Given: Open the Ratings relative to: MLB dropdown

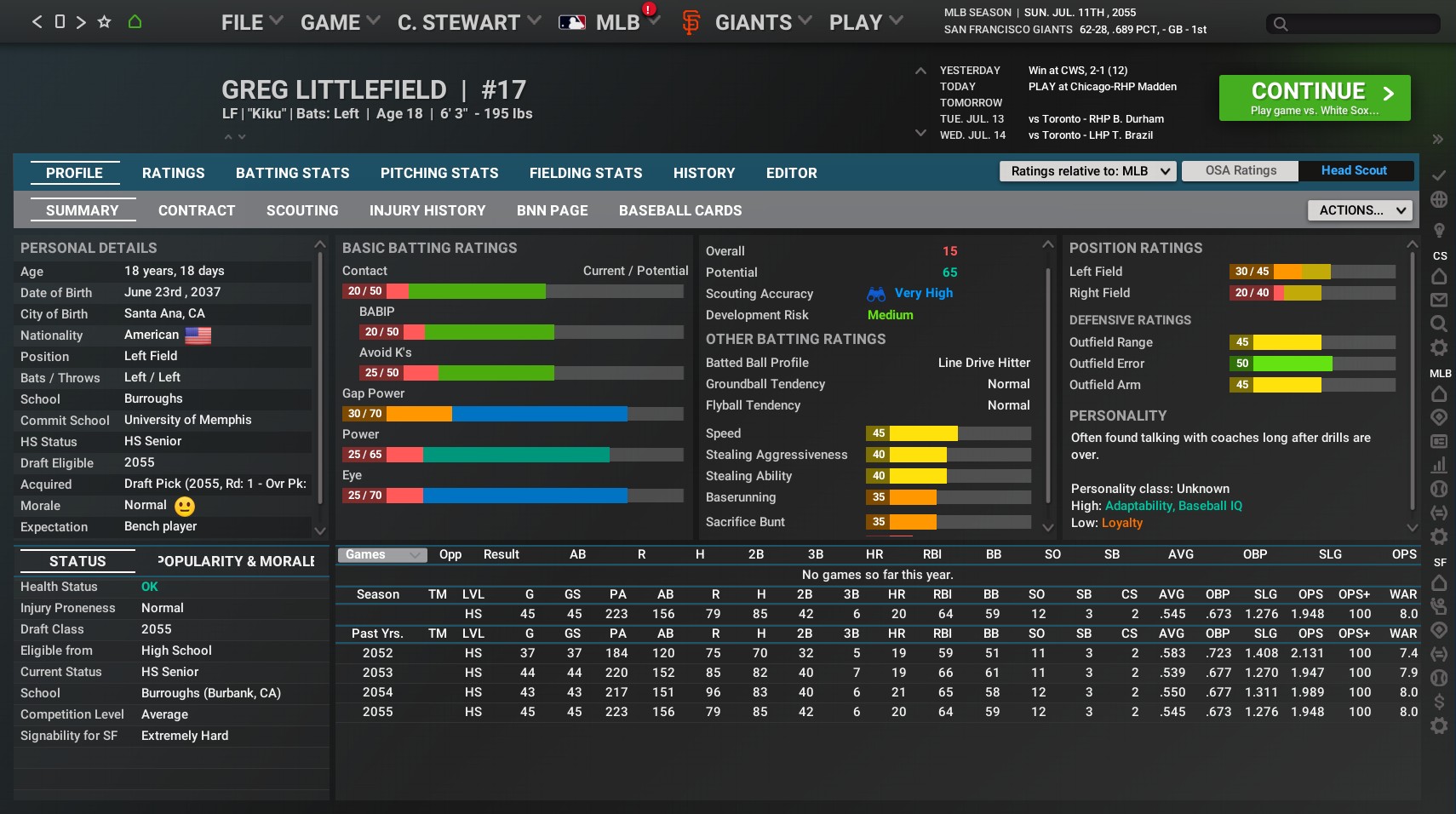Looking at the screenshot, I should (x=1087, y=171).
